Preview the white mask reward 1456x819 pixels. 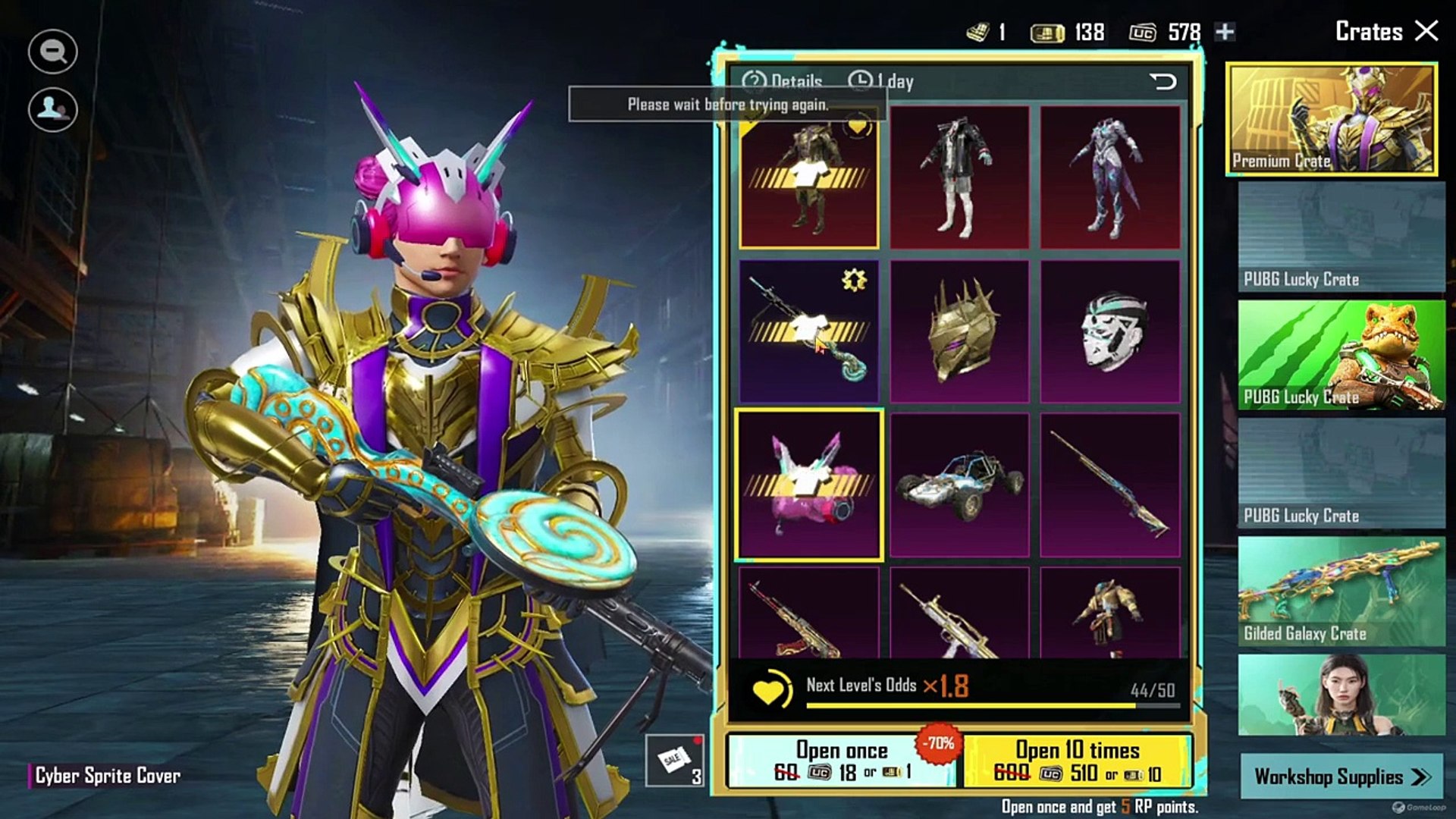coord(1110,331)
